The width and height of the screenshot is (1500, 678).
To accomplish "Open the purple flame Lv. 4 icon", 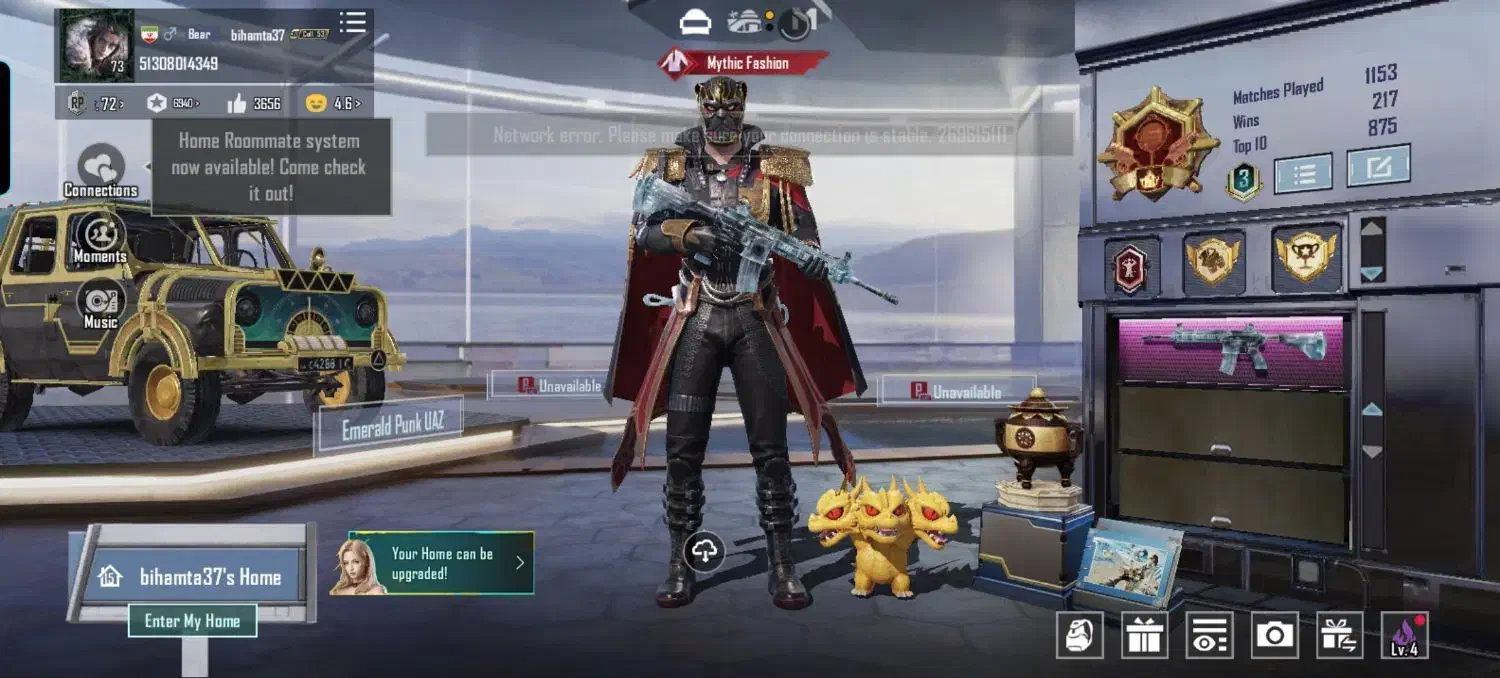I will (1404, 635).
